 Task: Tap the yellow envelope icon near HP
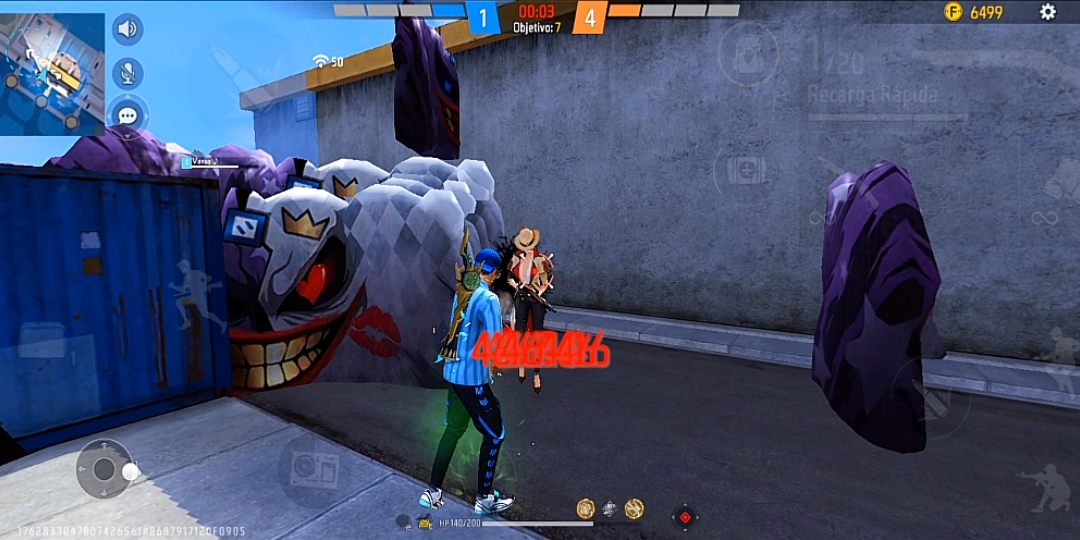pos(425,523)
